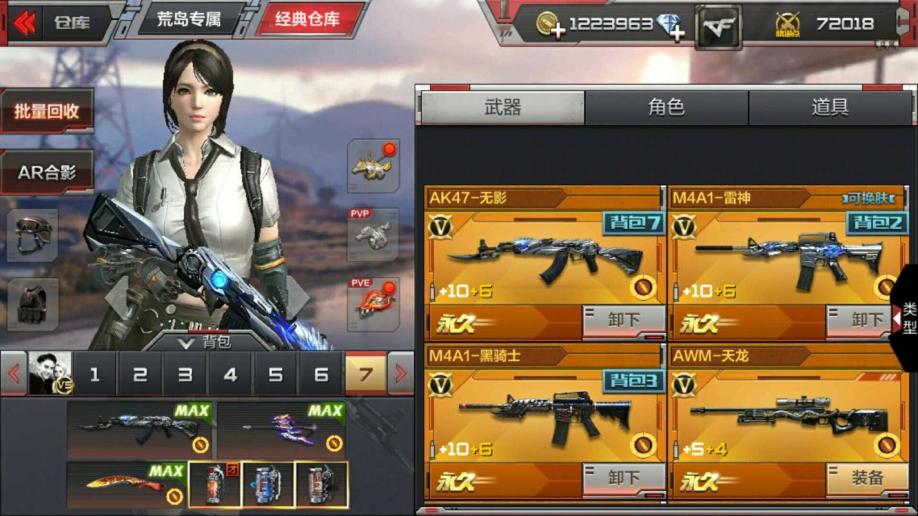
Task: Select the body armor vest slot
Action: coord(32,303)
